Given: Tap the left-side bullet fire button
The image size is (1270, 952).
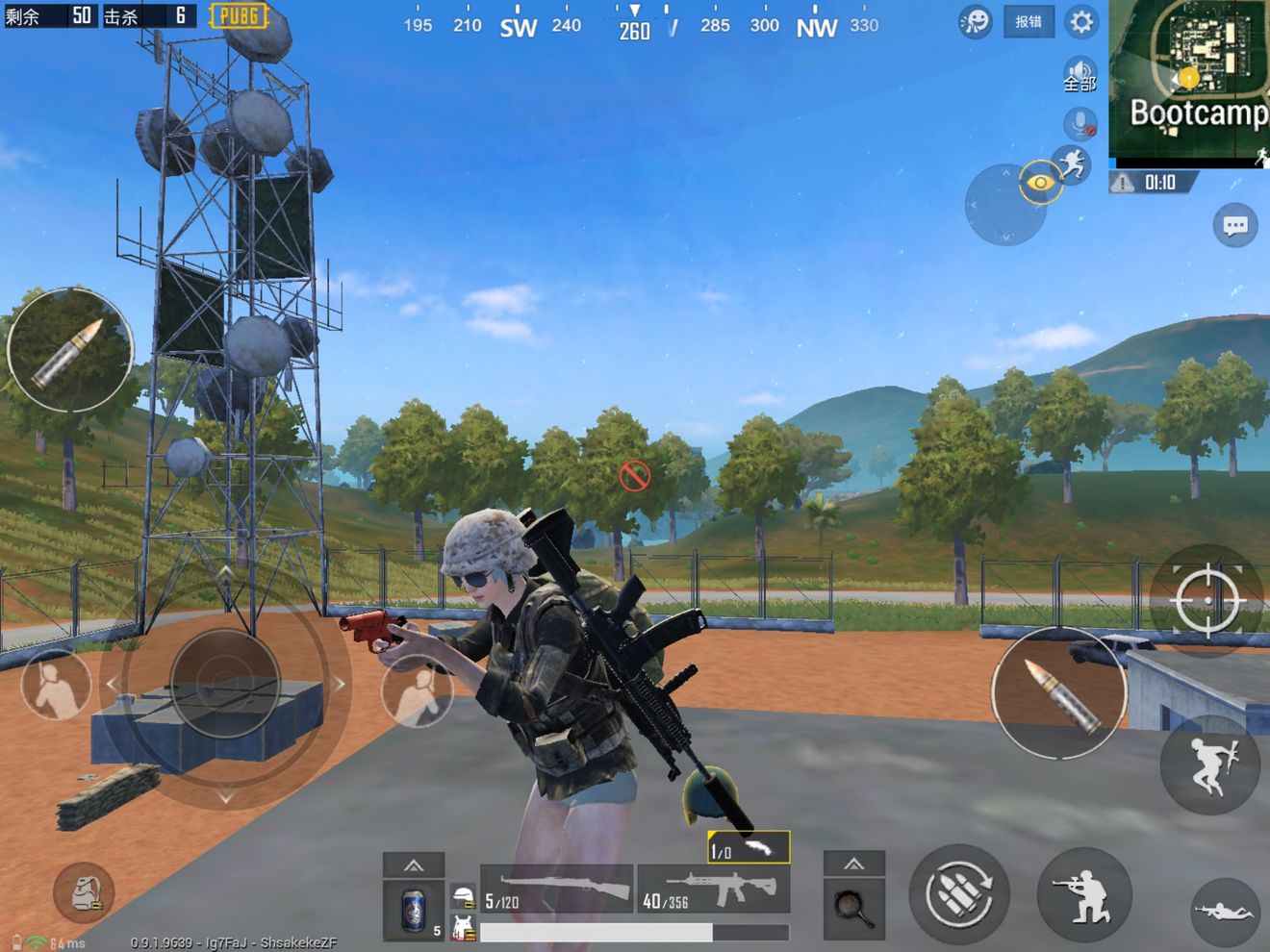Looking at the screenshot, I should [69, 351].
